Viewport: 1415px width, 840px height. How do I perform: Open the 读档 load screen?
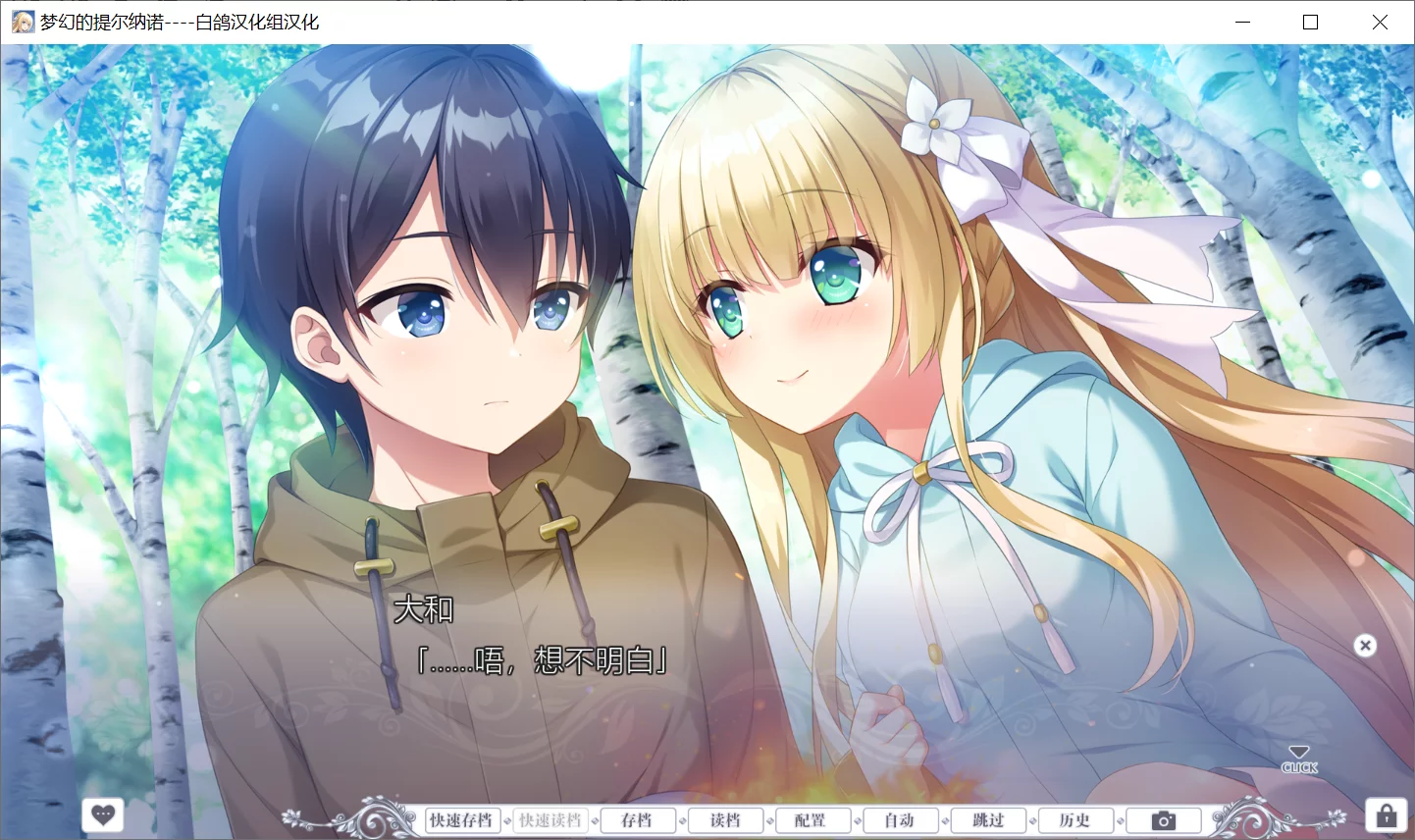coord(725,819)
